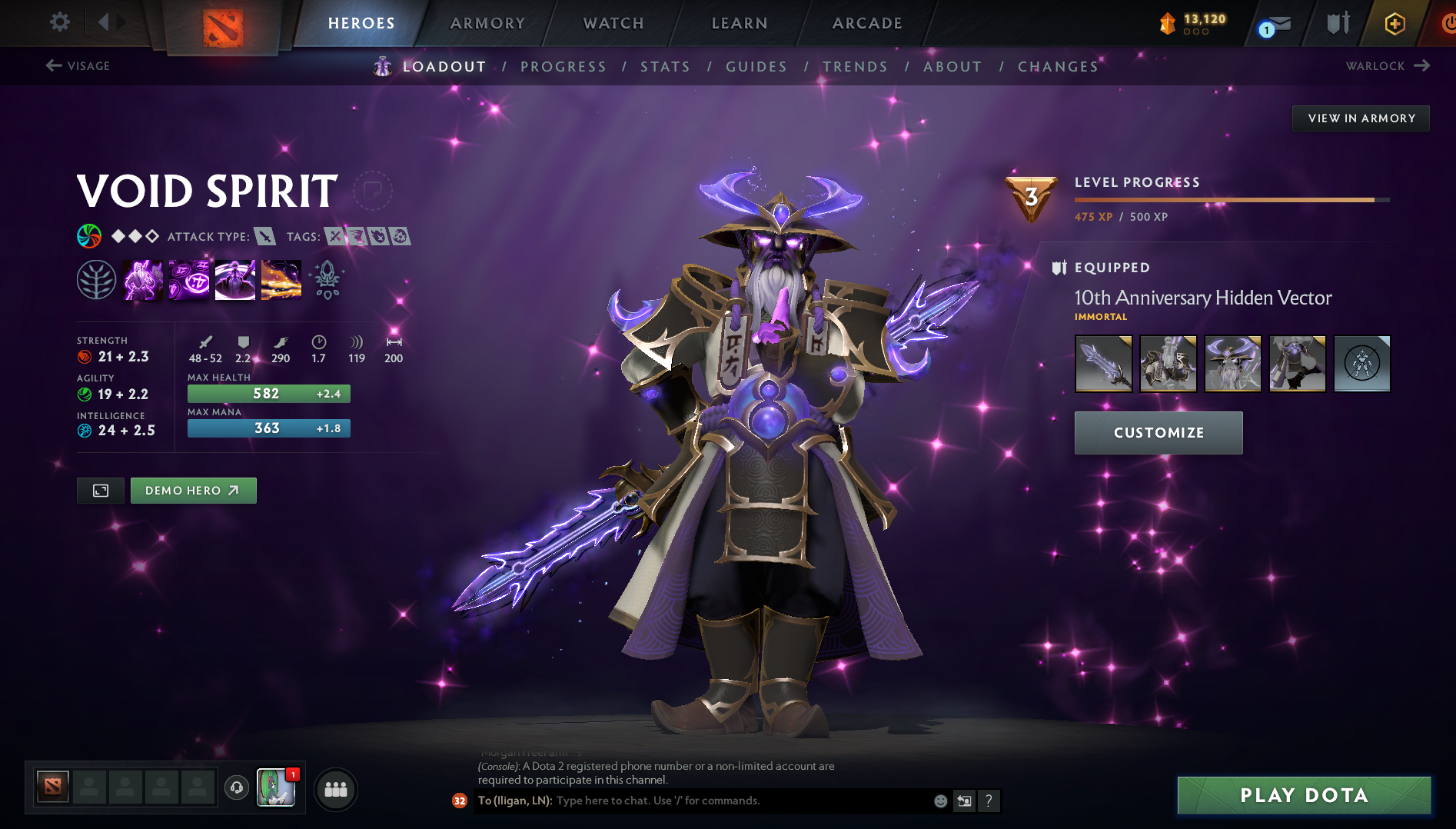
Task: Open the ARCADE menu item
Action: tap(867, 23)
